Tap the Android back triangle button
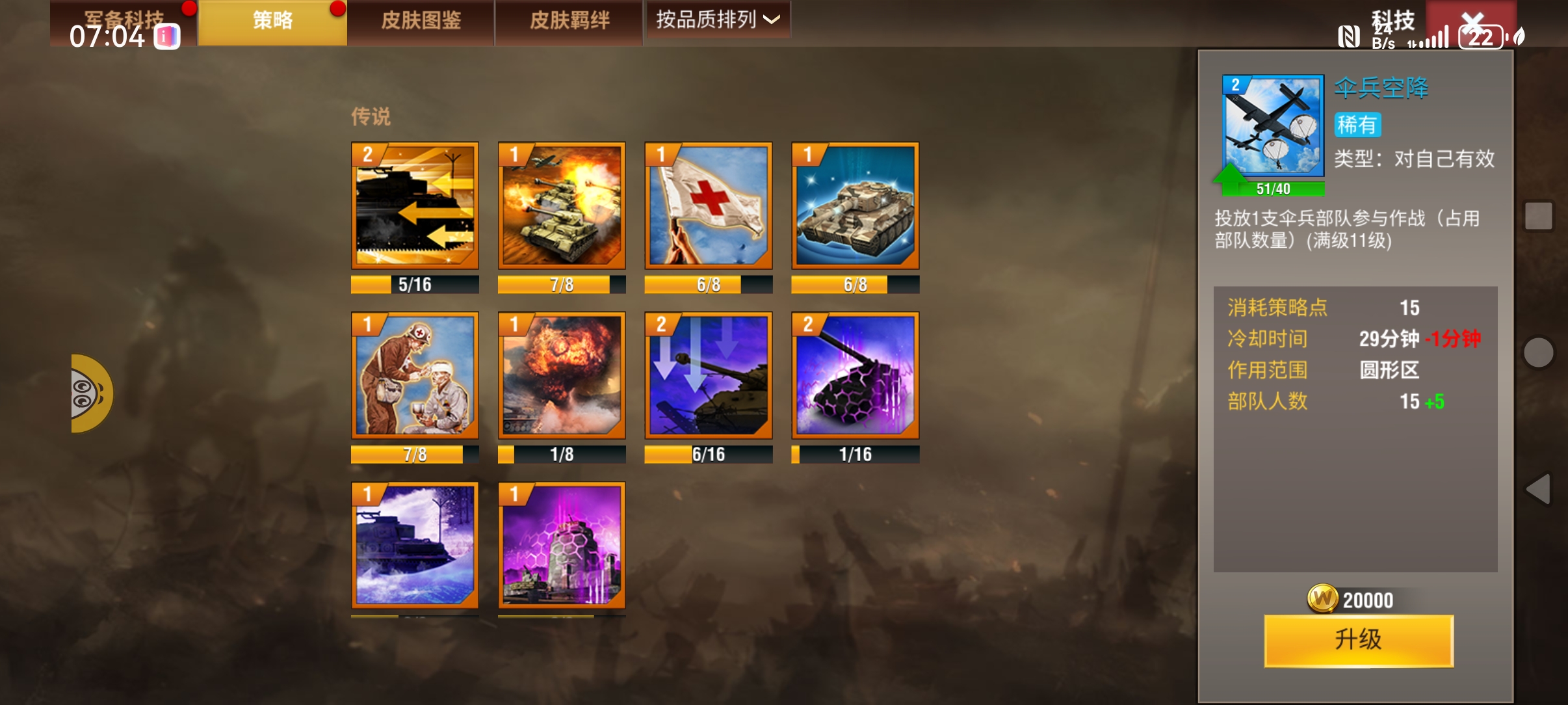Image resolution: width=1568 pixels, height=705 pixels. point(1538,489)
